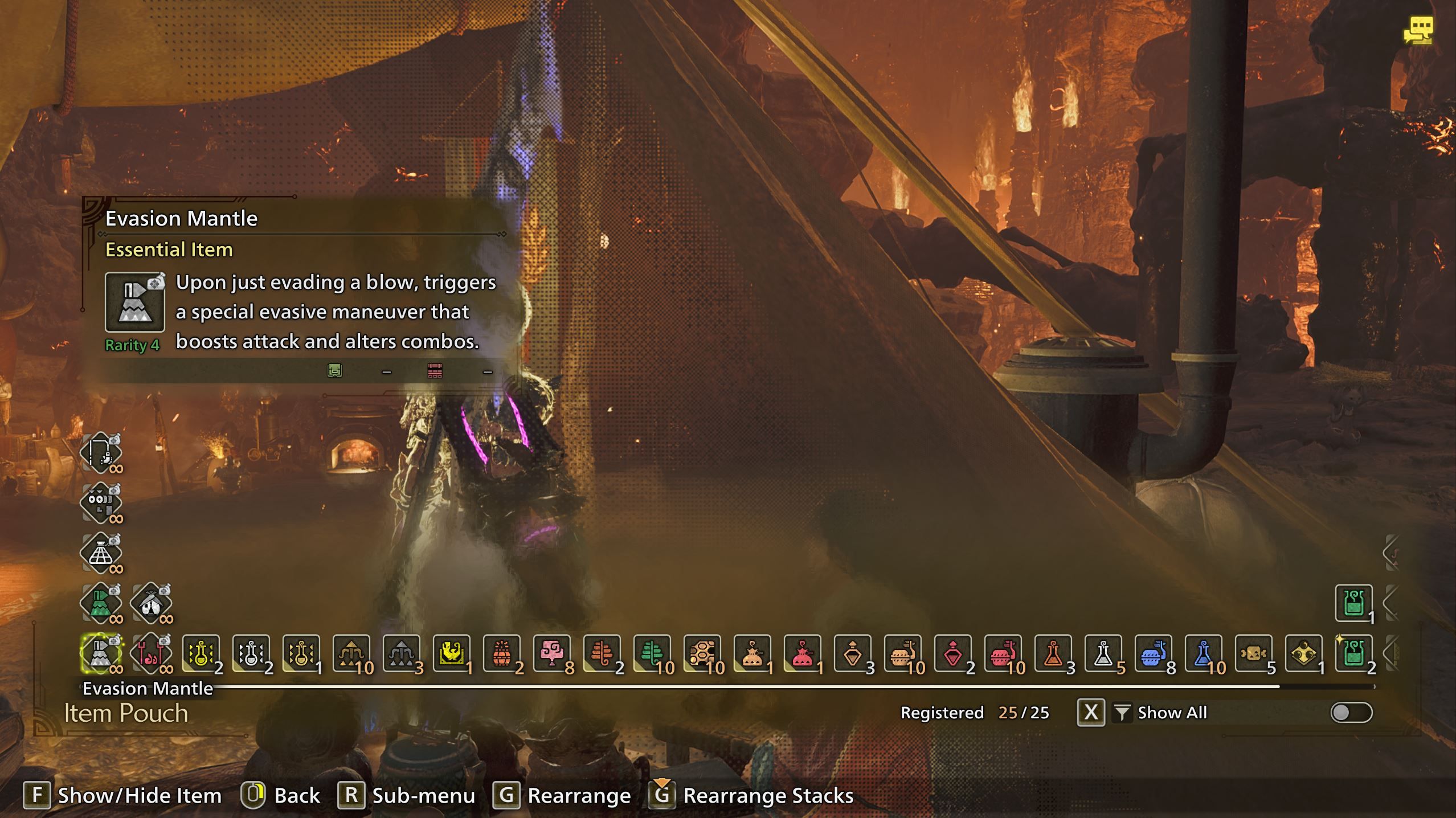Select the red pouch item slot
Screen dimensions: 1456x818
802,653
